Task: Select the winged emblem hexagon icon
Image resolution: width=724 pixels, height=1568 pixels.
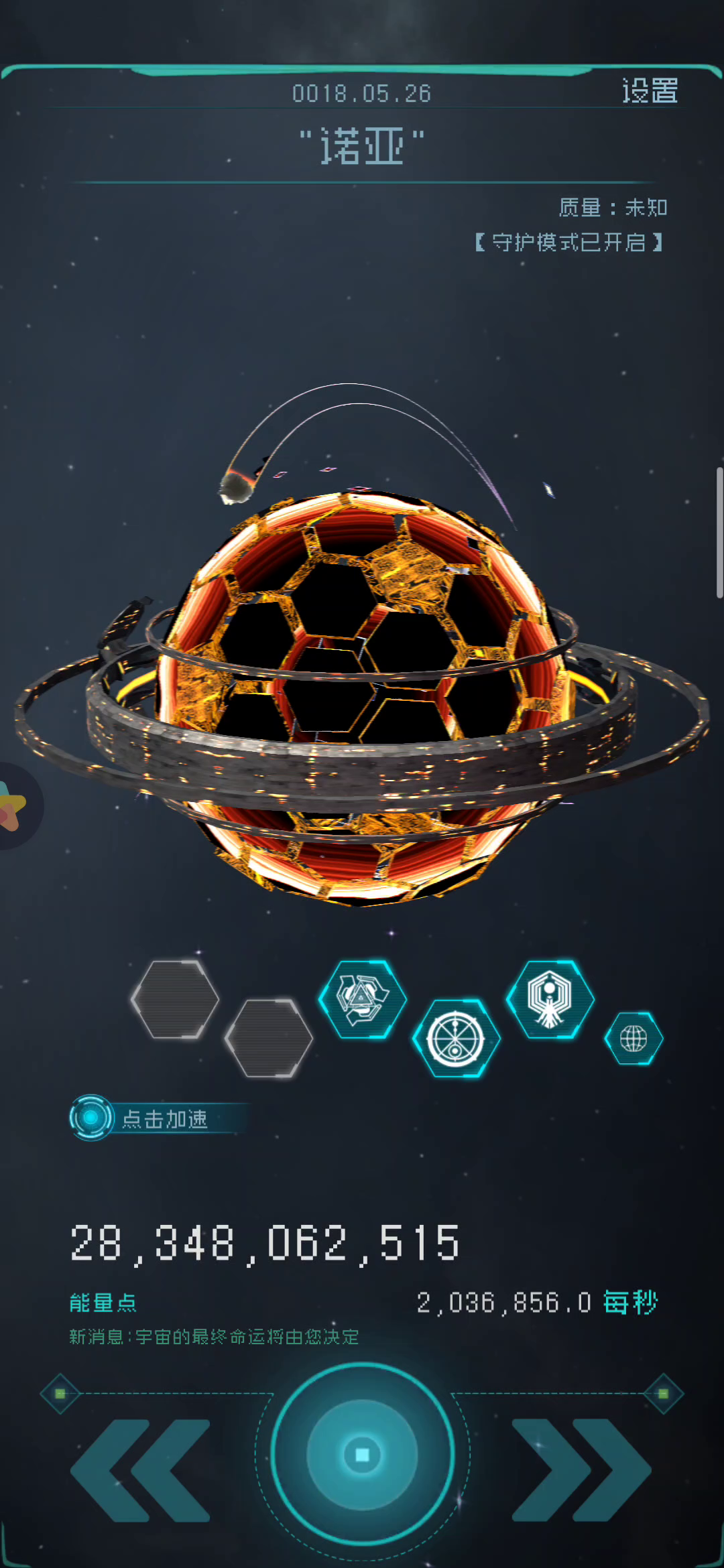Action: 550,999
